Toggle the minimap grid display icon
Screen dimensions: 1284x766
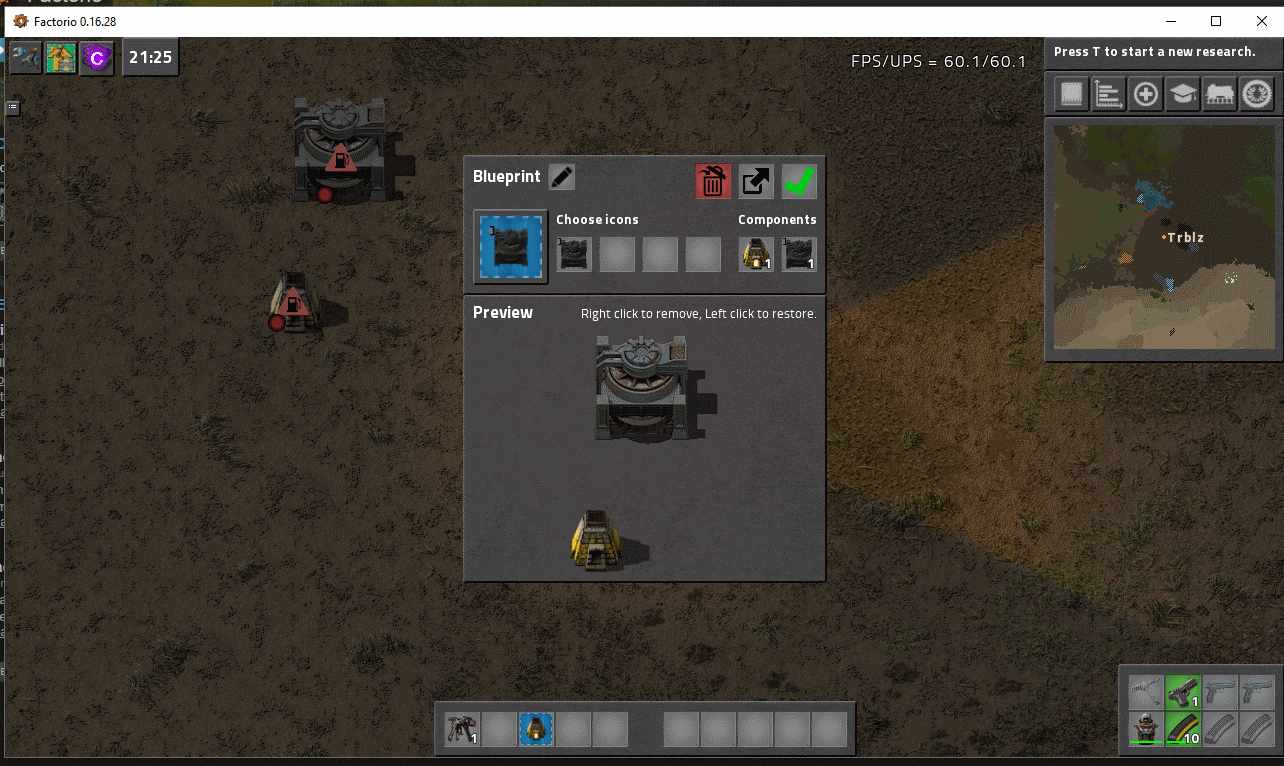click(x=1070, y=93)
